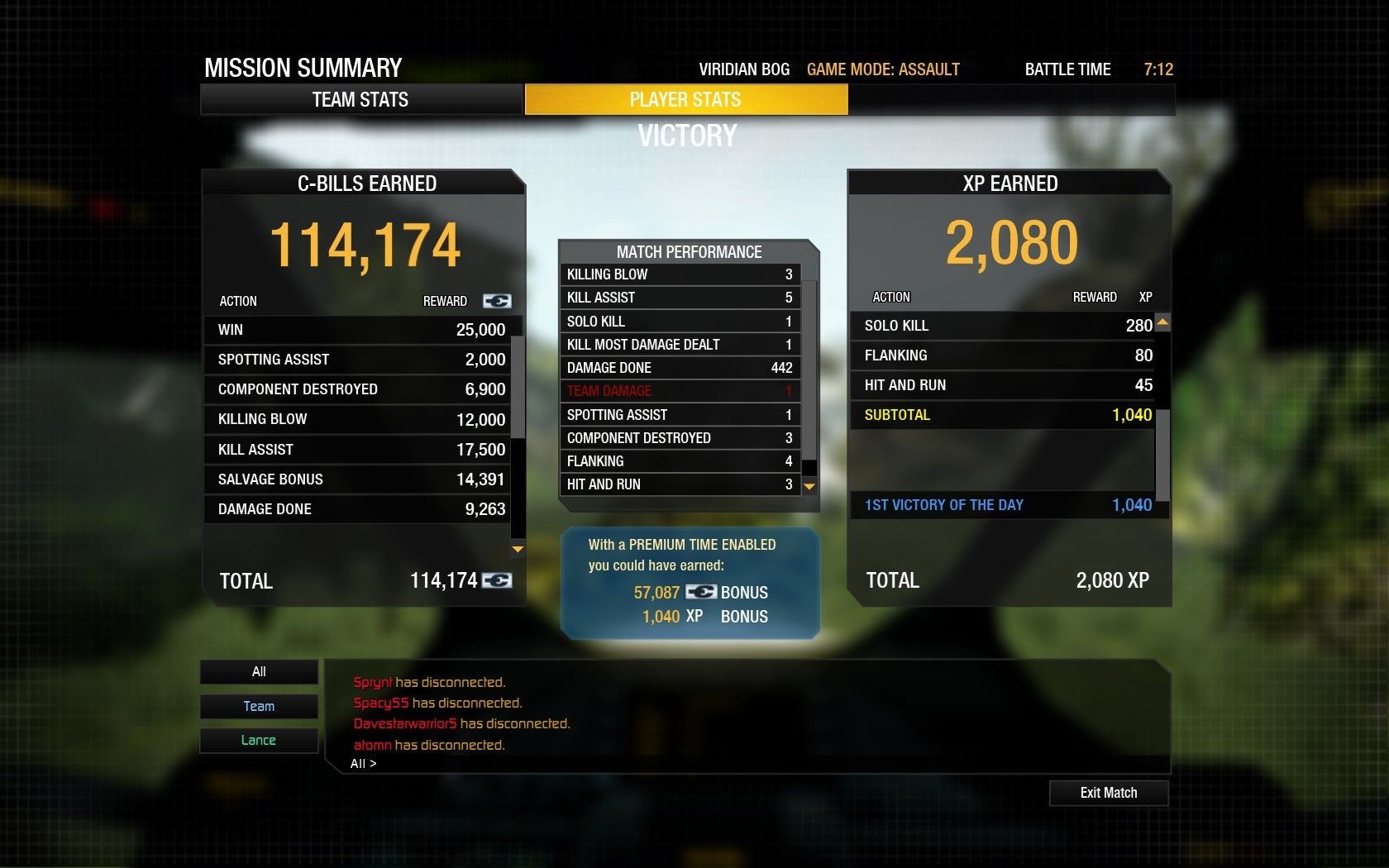1389x868 pixels.
Task: Exit the match
Action: point(1108,793)
